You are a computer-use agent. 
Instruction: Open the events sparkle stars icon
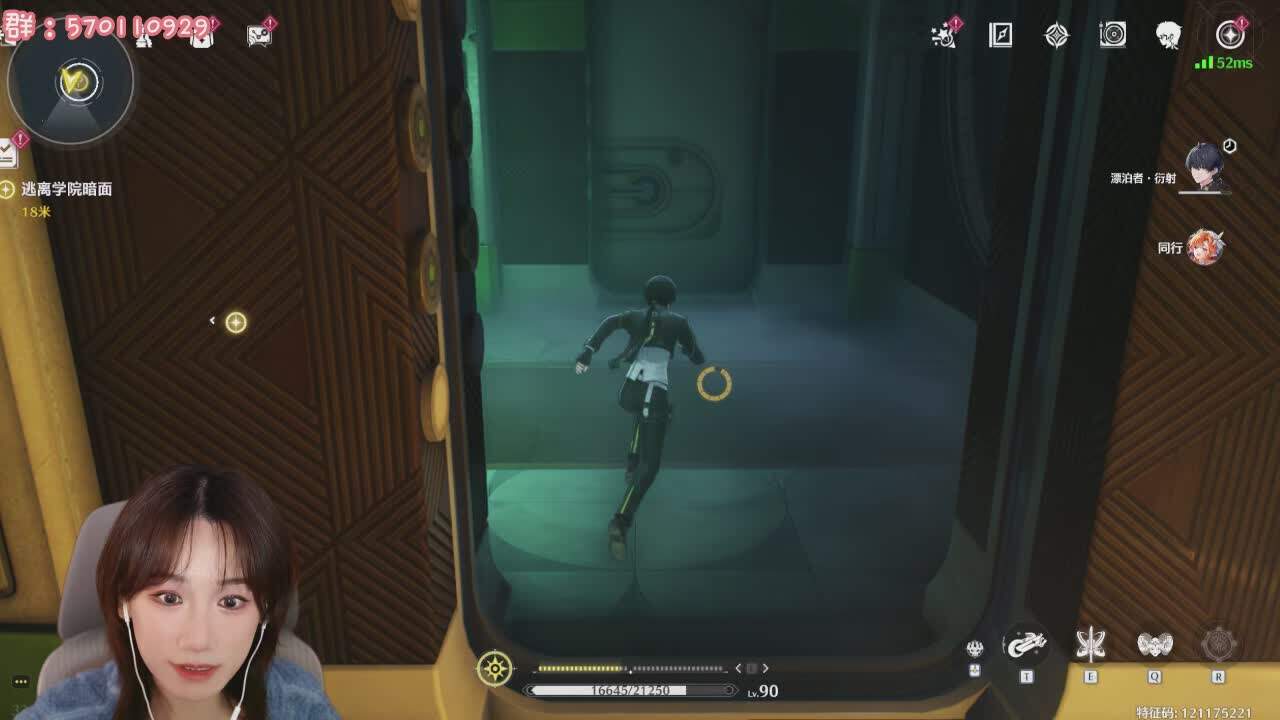point(943,35)
